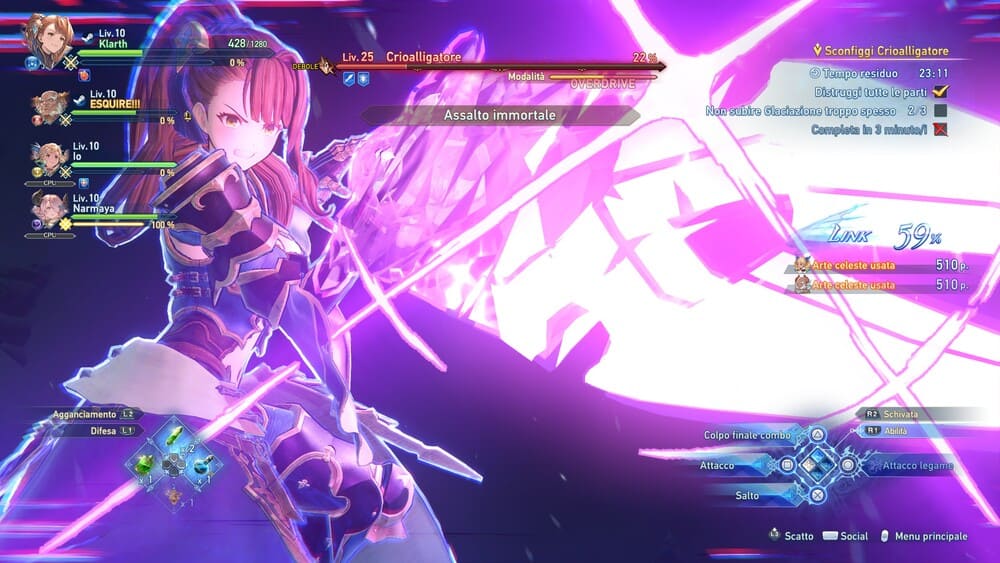This screenshot has height=563, width=1000.
Task: Click the Completa in 3 minuto/i objective
Action: pos(869,130)
